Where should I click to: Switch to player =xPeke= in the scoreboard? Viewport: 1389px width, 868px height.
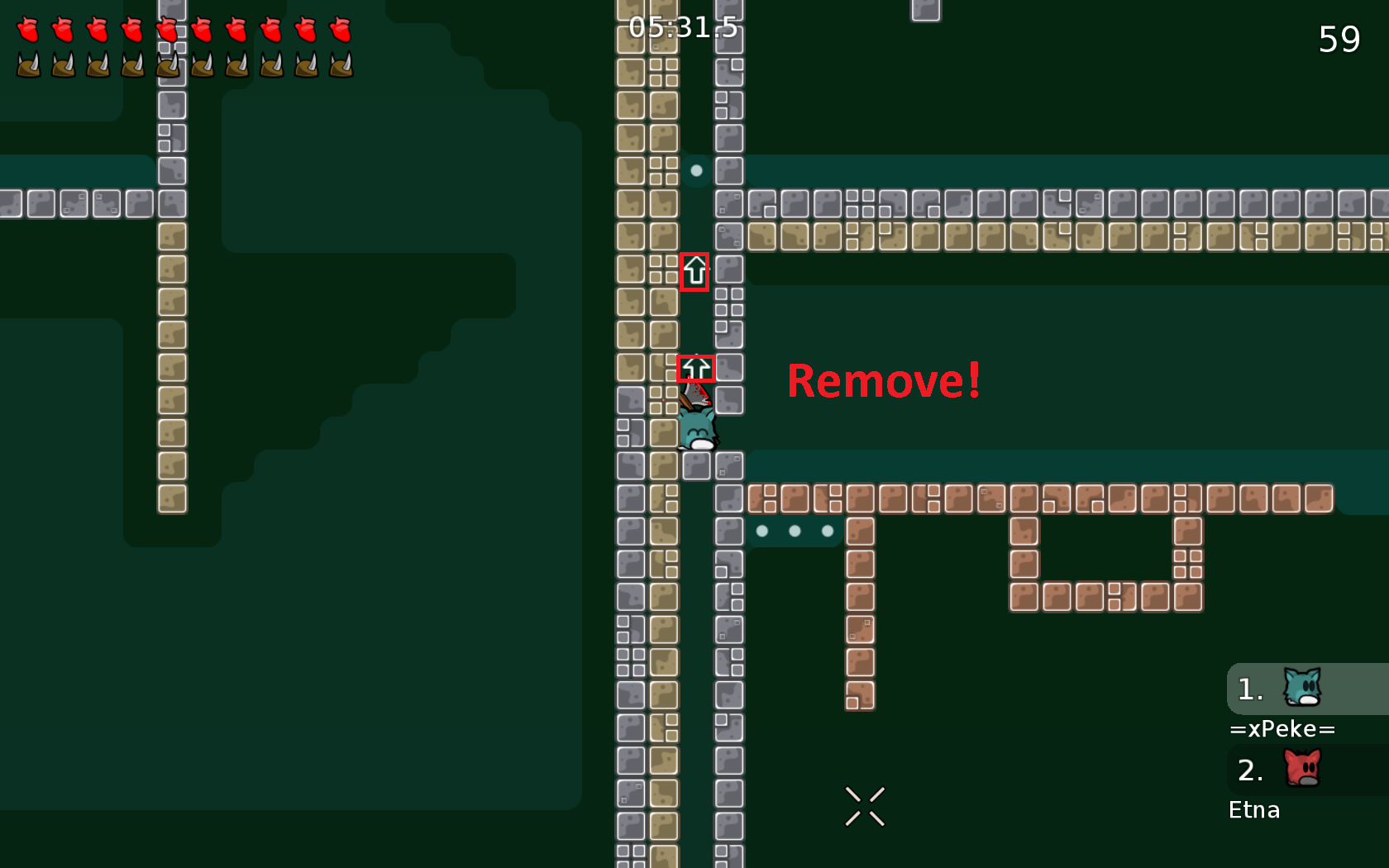pos(1282,728)
